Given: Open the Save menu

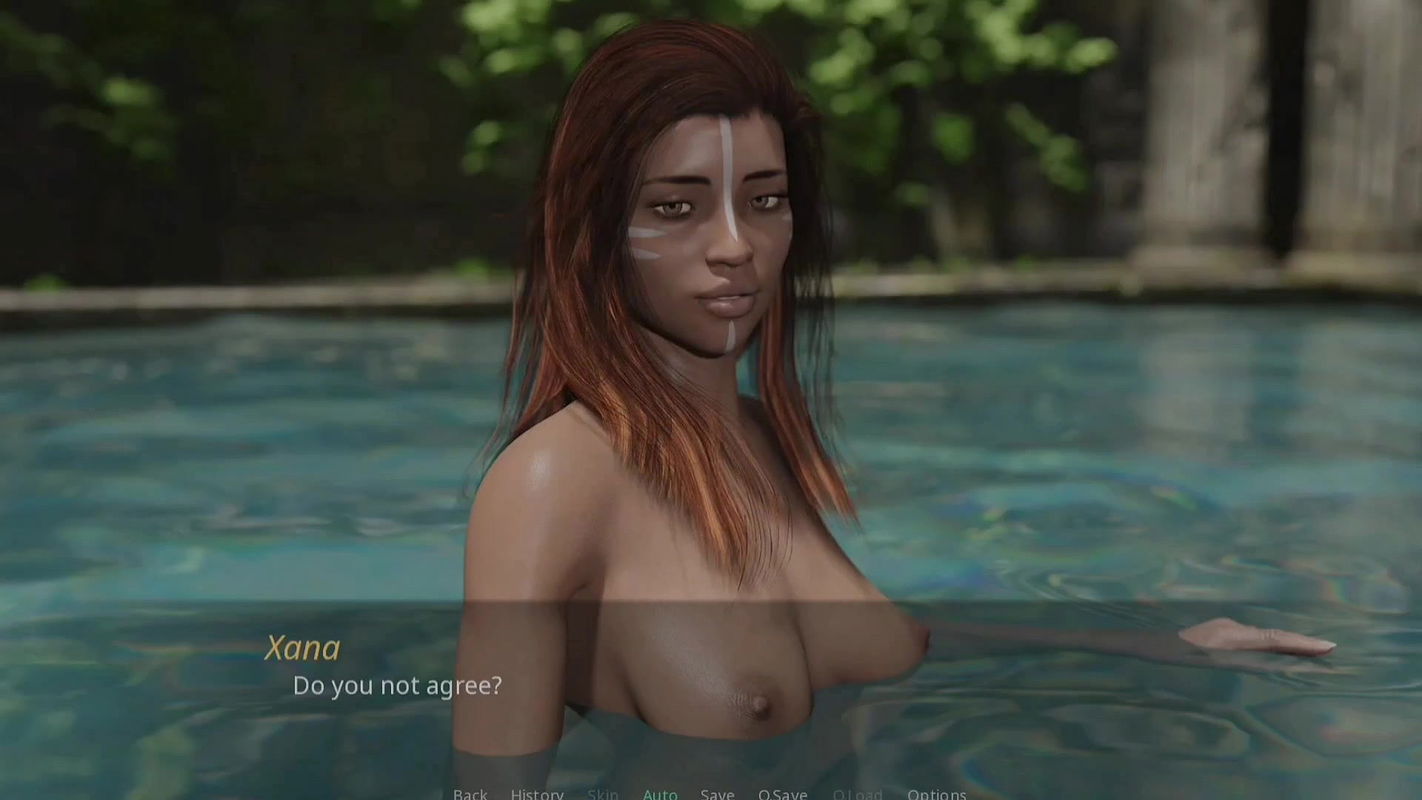Looking at the screenshot, I should 717,794.
